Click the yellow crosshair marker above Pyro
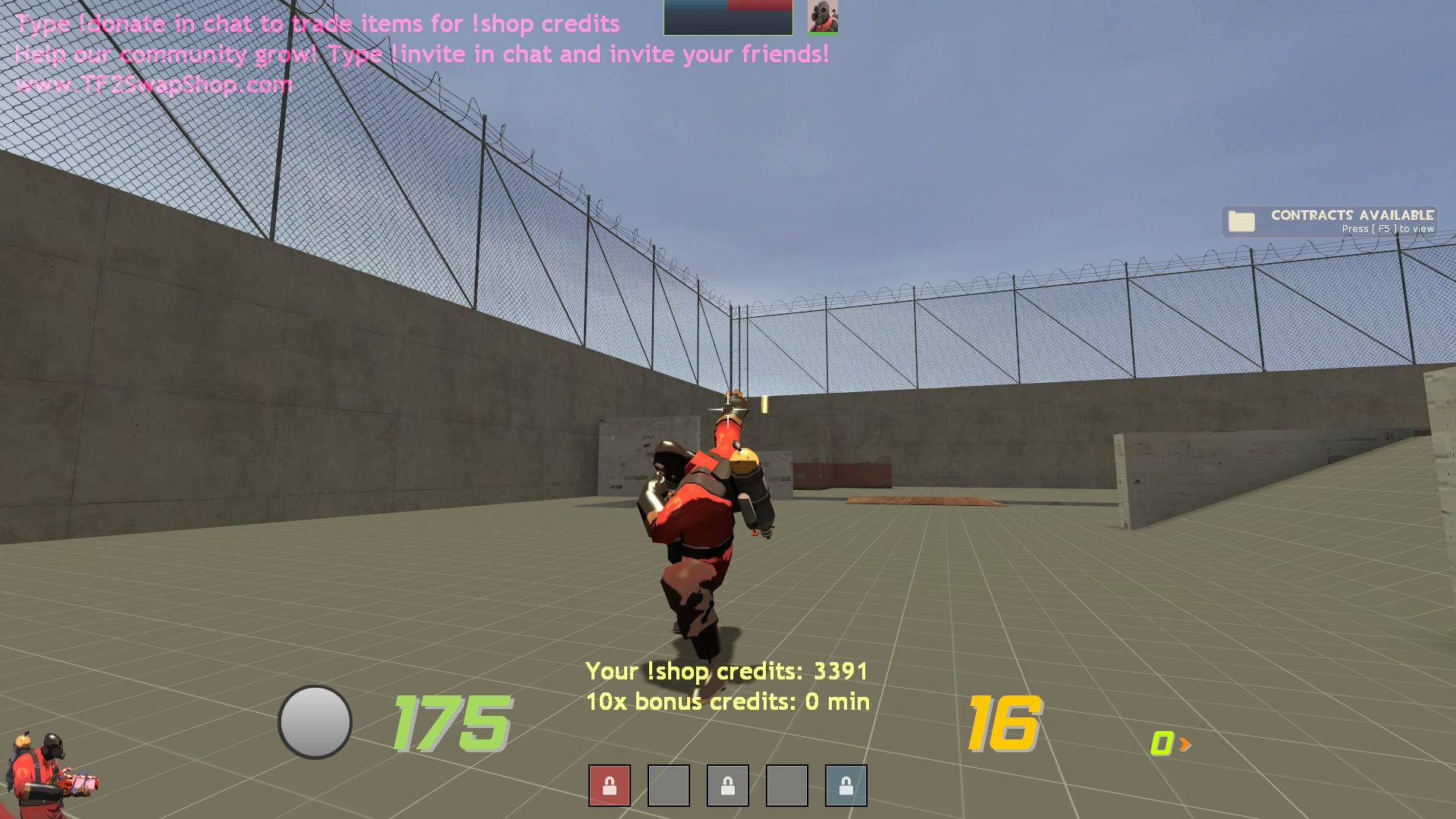The height and width of the screenshot is (819, 1456). (x=730, y=410)
